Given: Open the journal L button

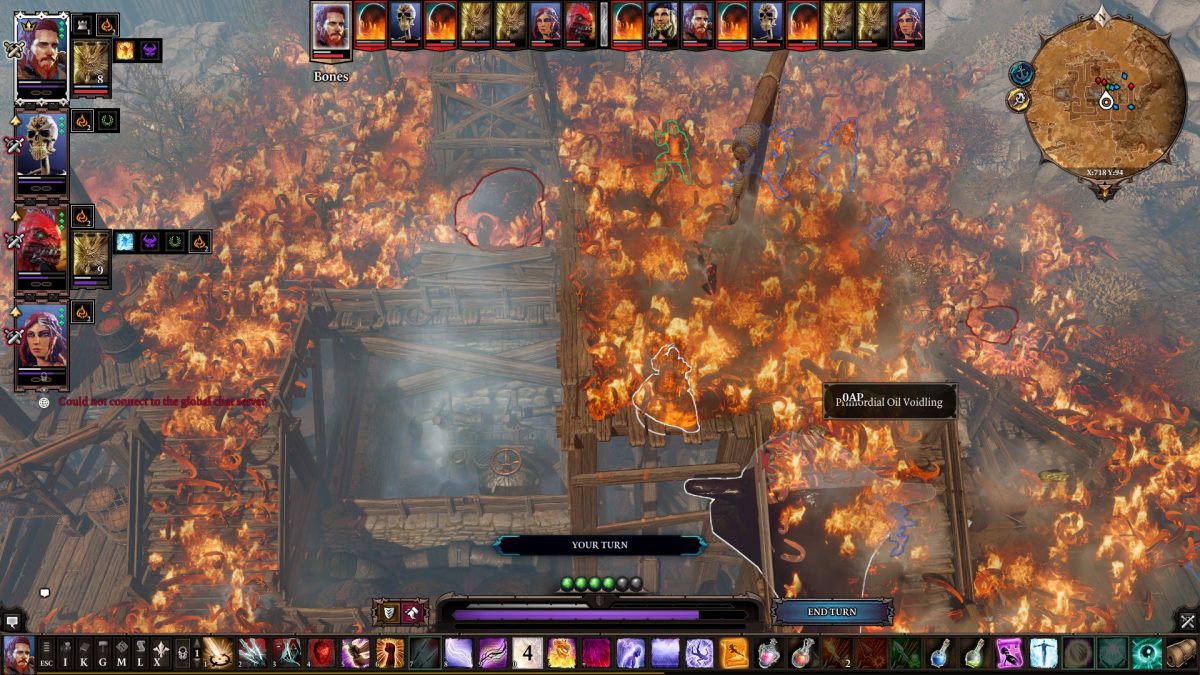Looking at the screenshot, I should [x=142, y=654].
